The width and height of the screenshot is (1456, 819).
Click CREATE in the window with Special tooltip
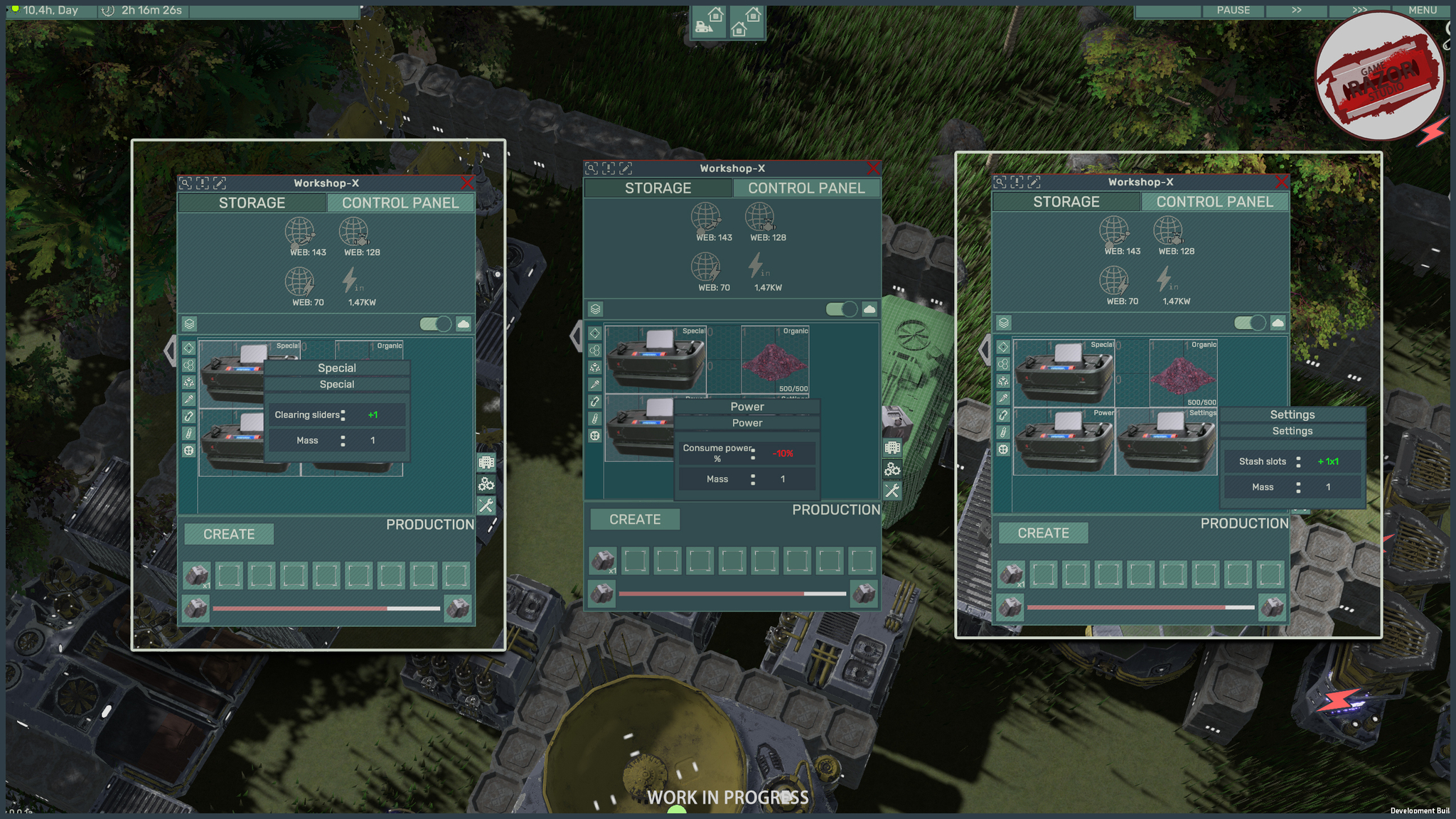point(229,535)
